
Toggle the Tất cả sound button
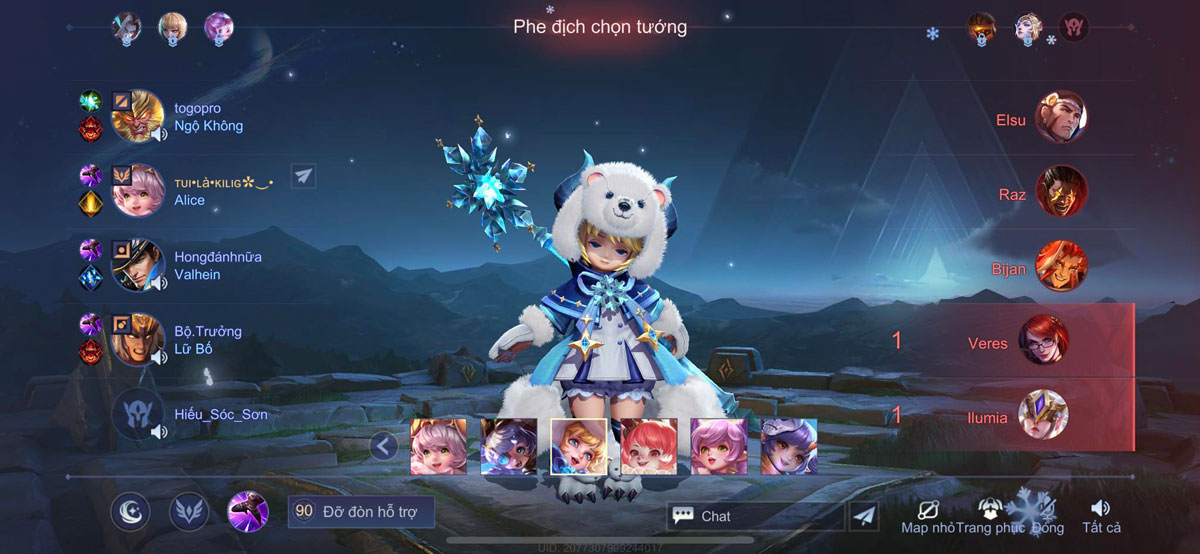pos(1100,516)
